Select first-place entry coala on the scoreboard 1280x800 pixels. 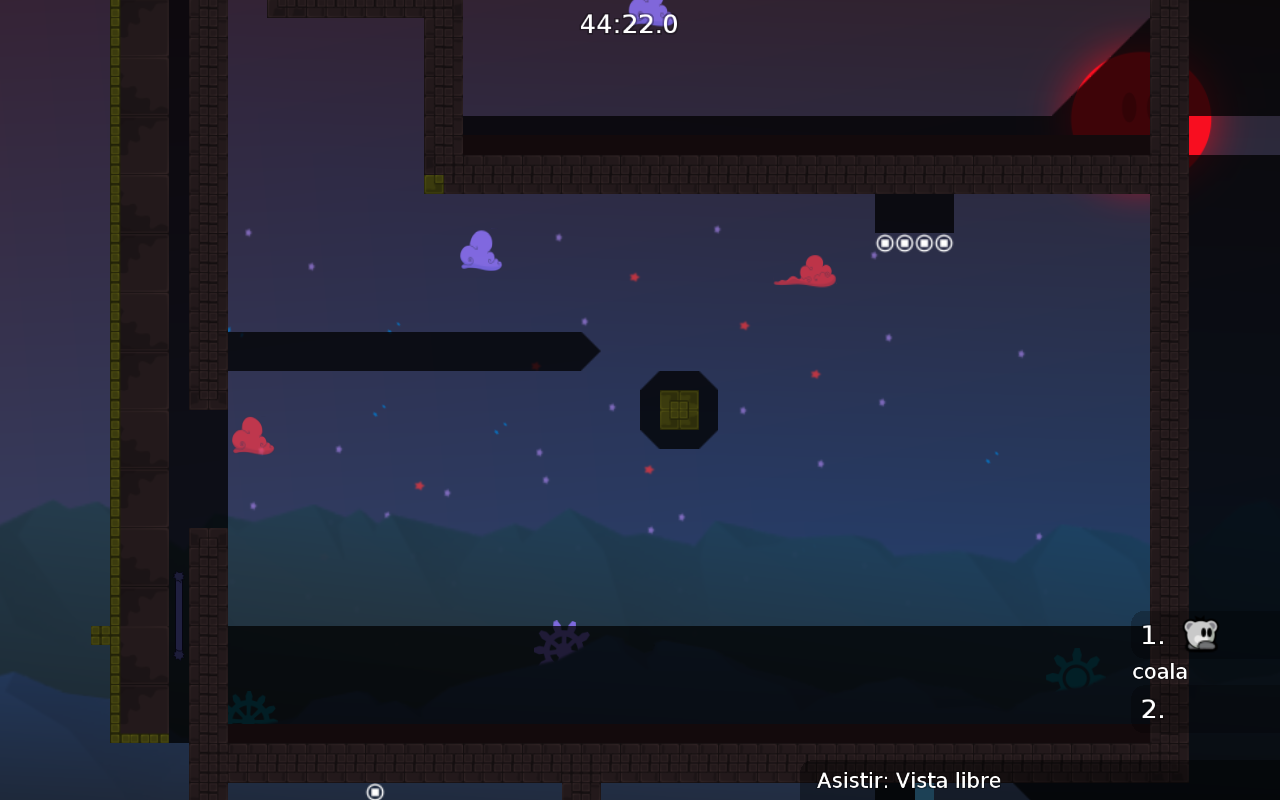click(1159, 671)
